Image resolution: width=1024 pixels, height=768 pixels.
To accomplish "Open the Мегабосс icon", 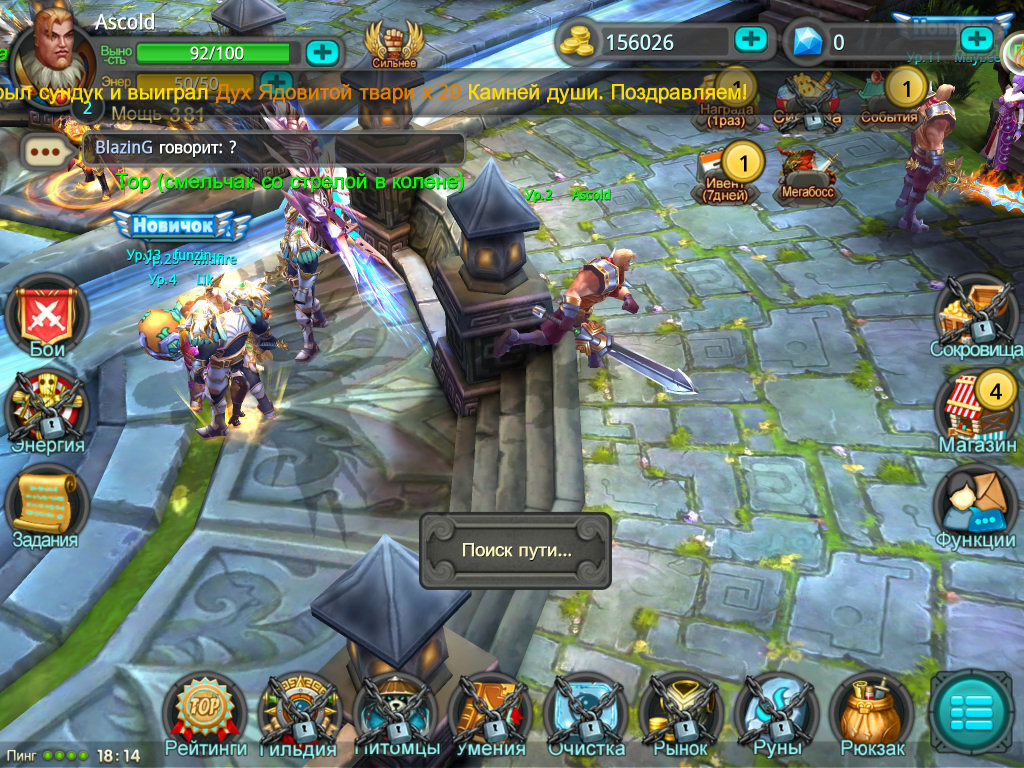I will point(807,172).
